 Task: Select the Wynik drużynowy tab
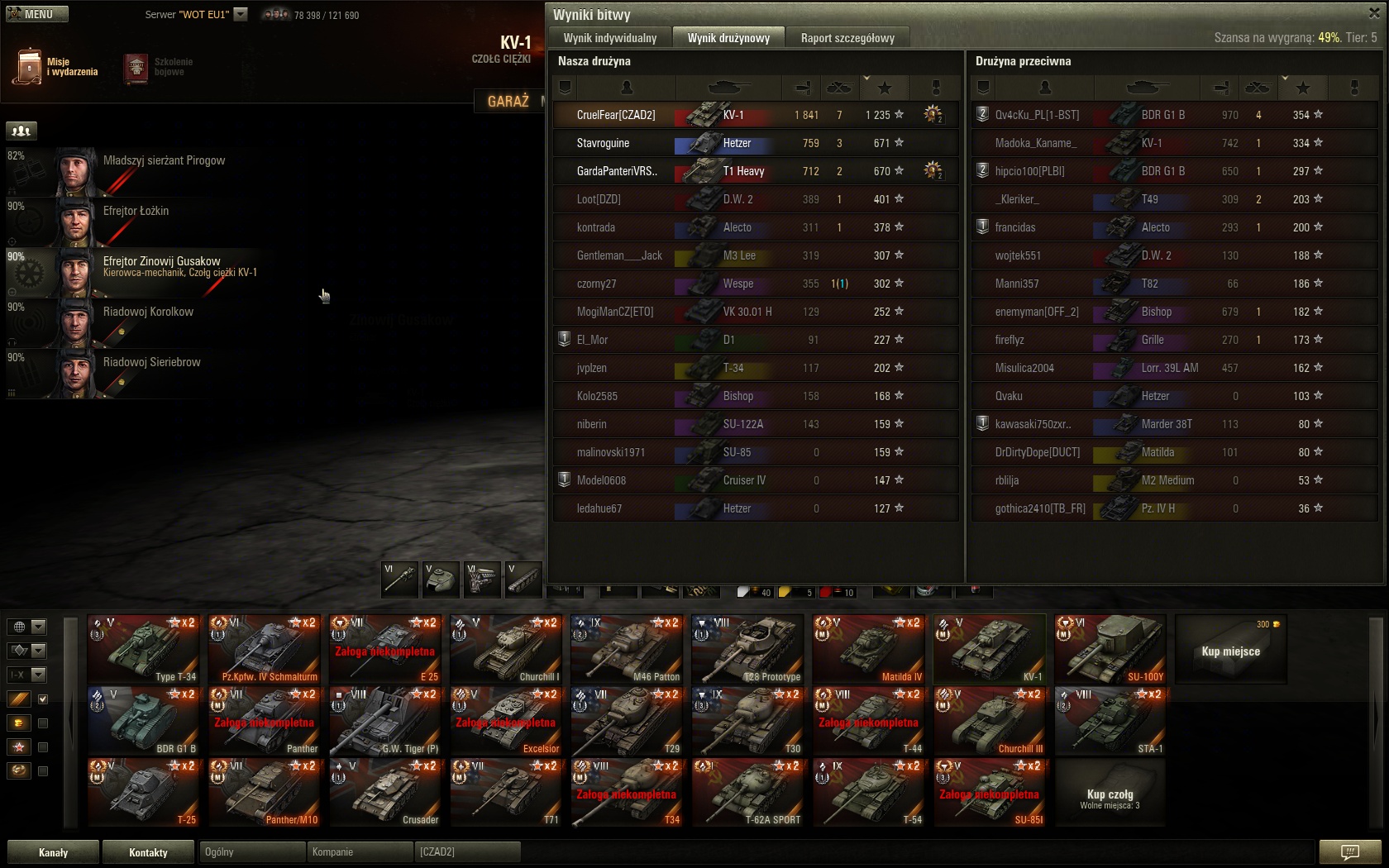click(x=728, y=38)
